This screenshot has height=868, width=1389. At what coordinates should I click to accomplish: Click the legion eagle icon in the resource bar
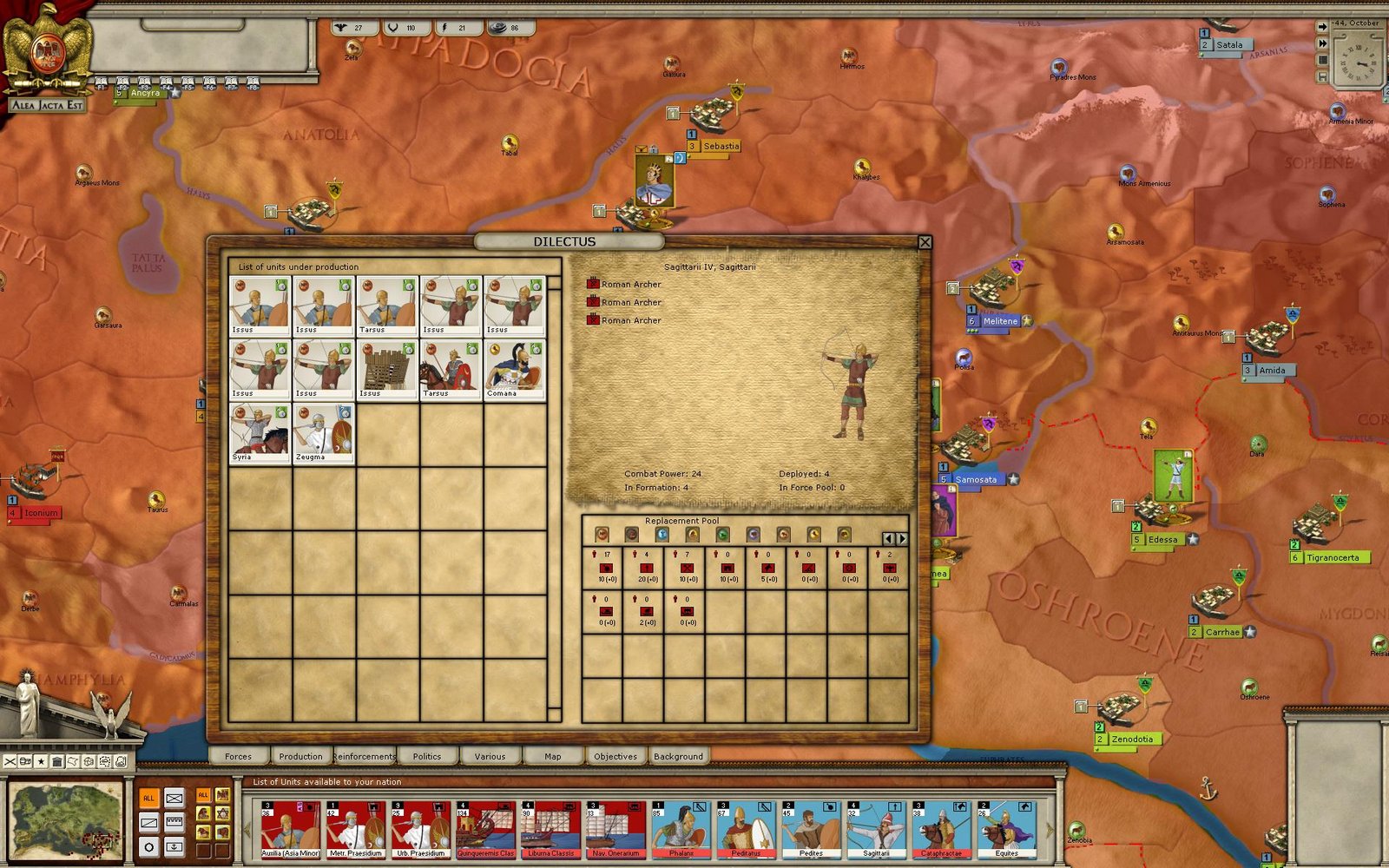pyautogui.click(x=341, y=27)
